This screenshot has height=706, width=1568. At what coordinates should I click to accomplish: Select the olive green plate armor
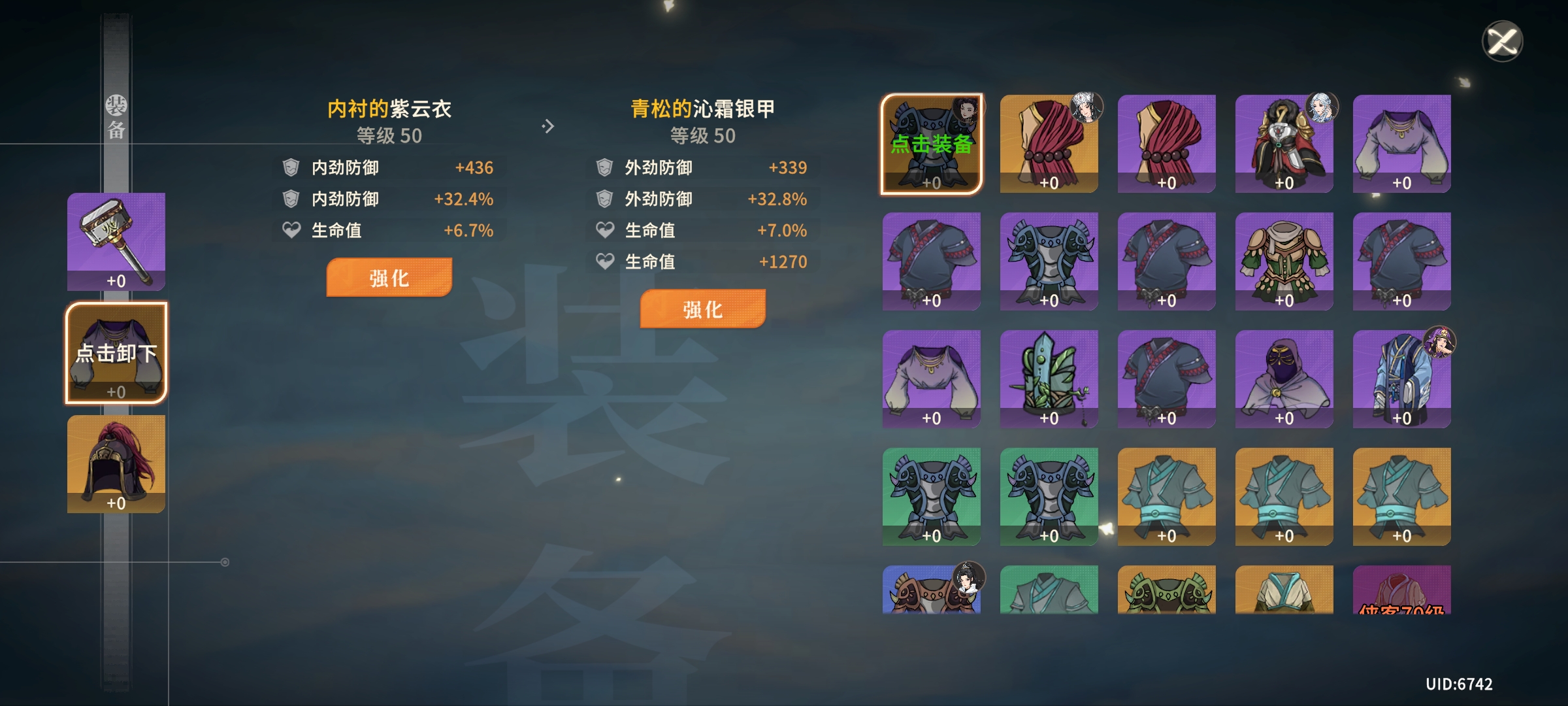1166,590
